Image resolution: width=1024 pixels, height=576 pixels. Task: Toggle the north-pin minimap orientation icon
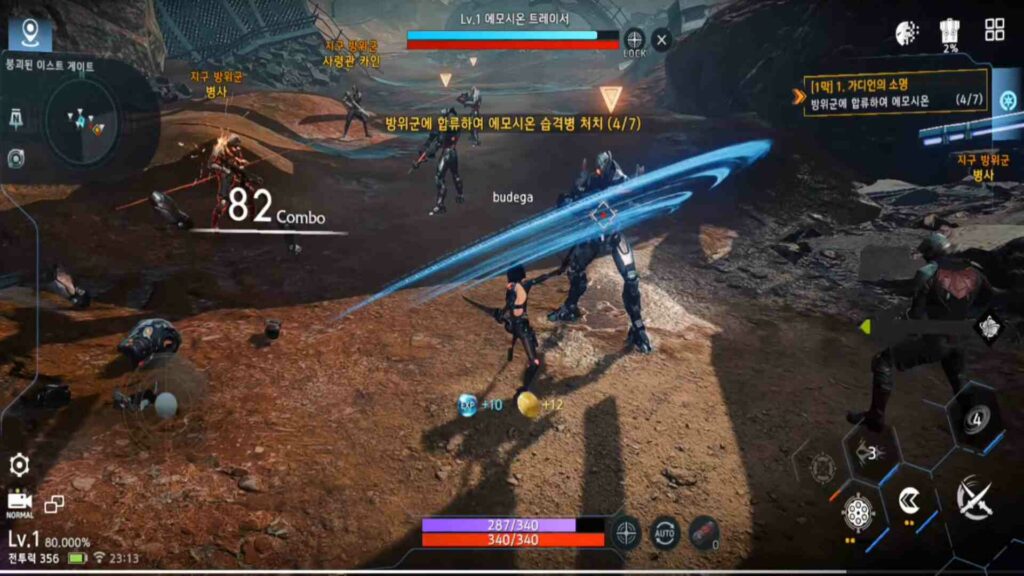coord(17,121)
